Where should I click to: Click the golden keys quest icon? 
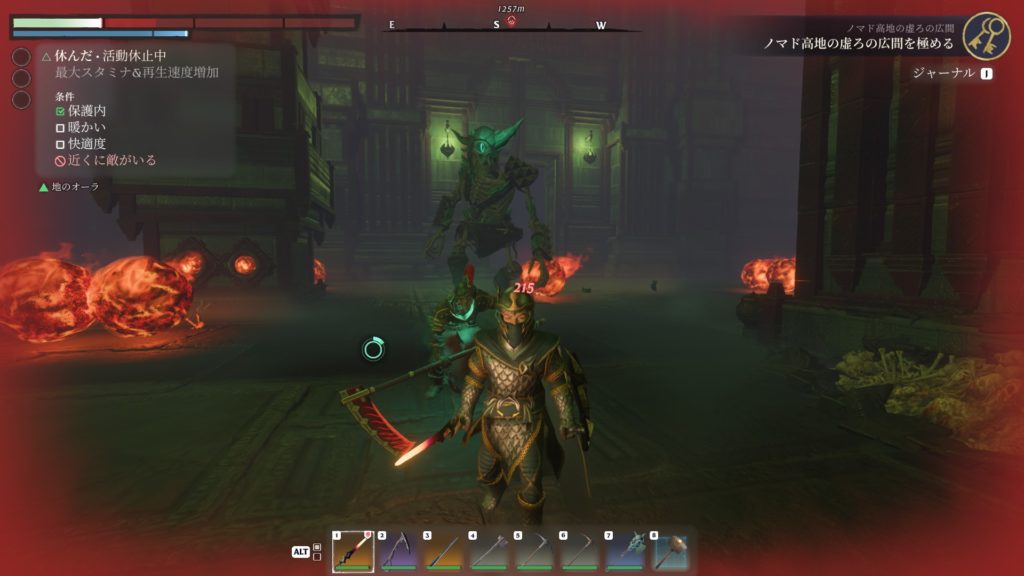(986, 36)
